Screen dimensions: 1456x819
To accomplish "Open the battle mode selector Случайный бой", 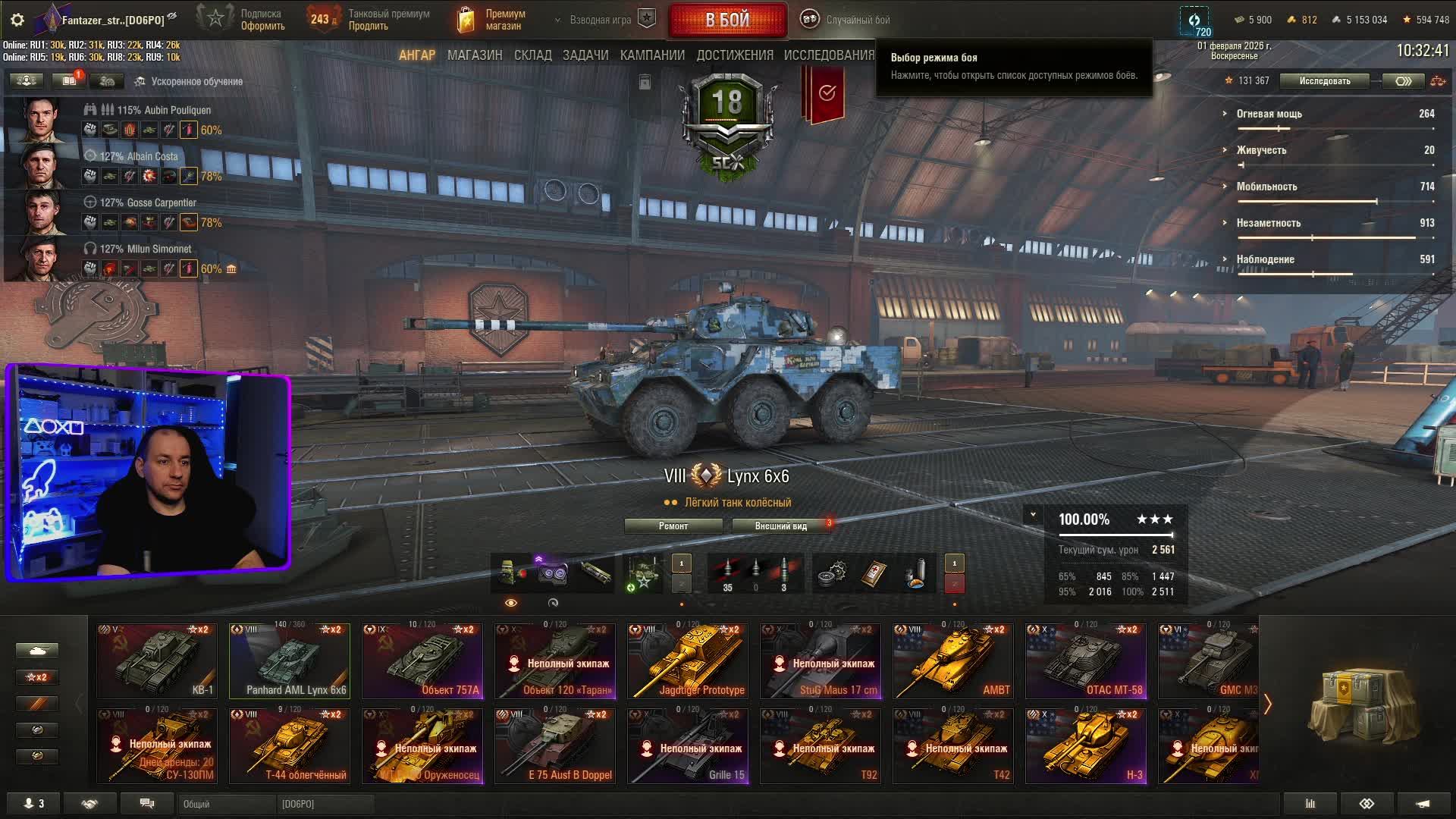I will 848,20.
